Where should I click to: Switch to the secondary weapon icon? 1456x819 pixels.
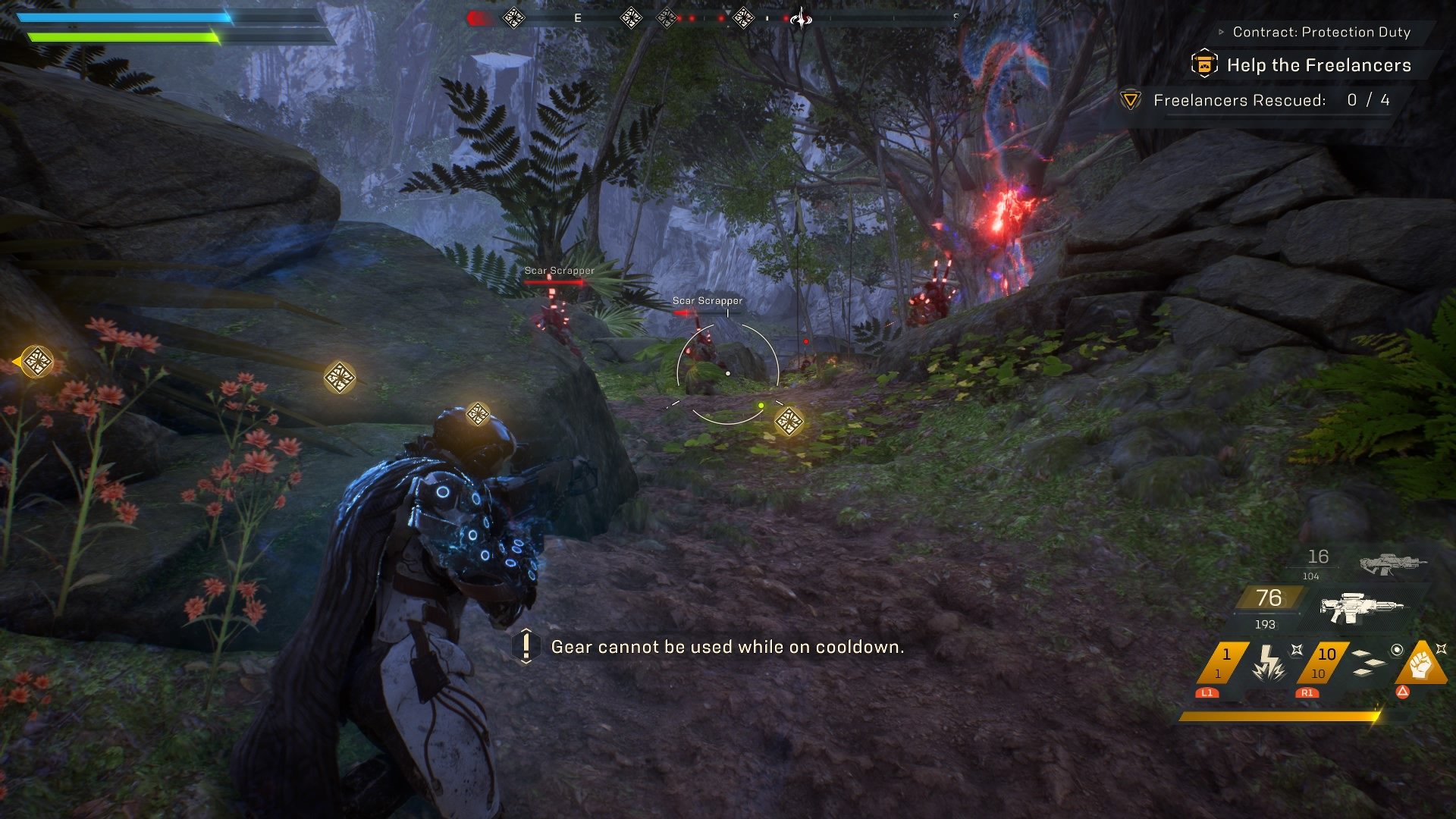1392,563
